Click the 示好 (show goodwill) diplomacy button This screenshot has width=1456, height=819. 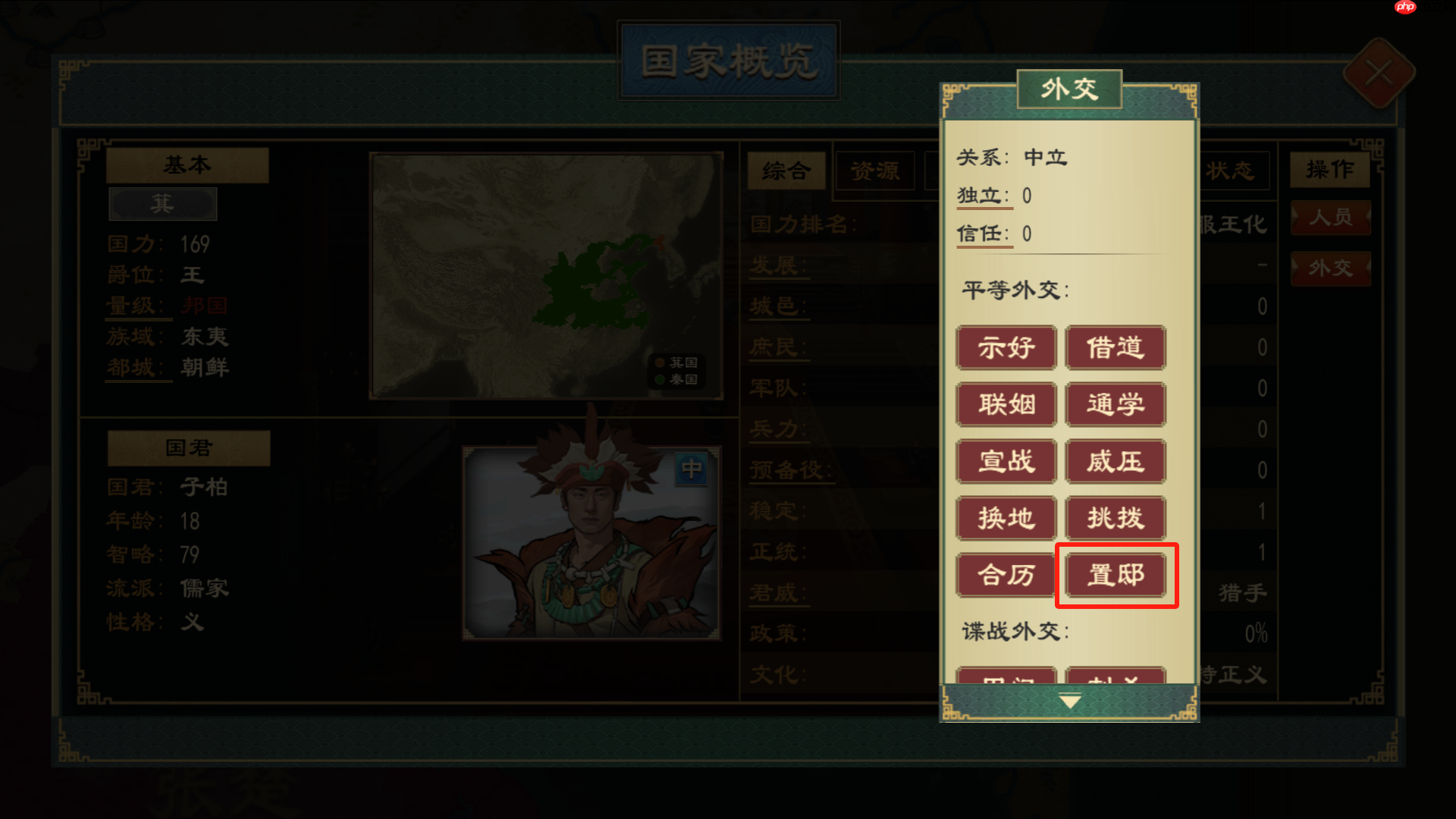[x=1006, y=348]
